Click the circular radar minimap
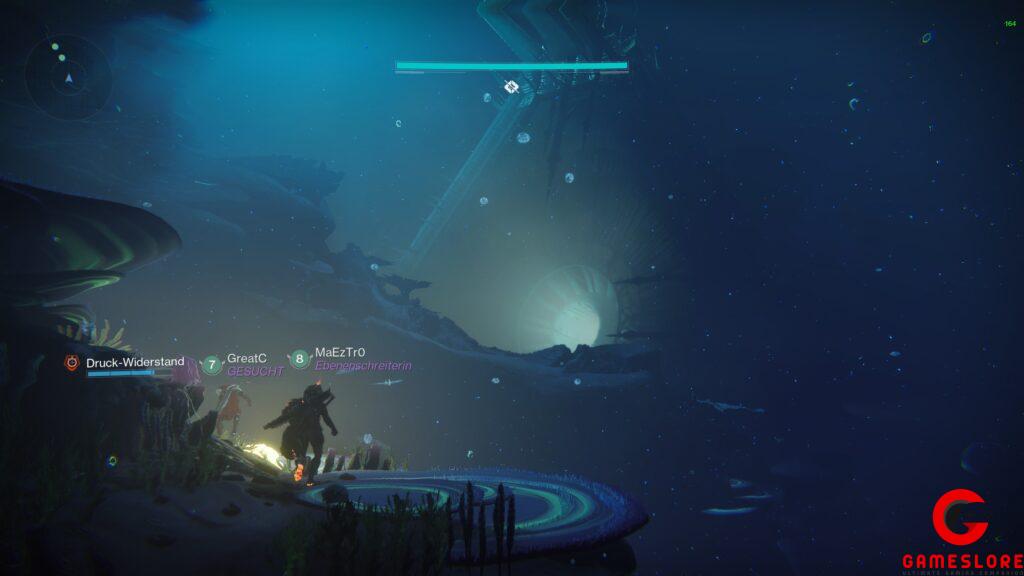The height and width of the screenshot is (576, 1024). tap(68, 77)
